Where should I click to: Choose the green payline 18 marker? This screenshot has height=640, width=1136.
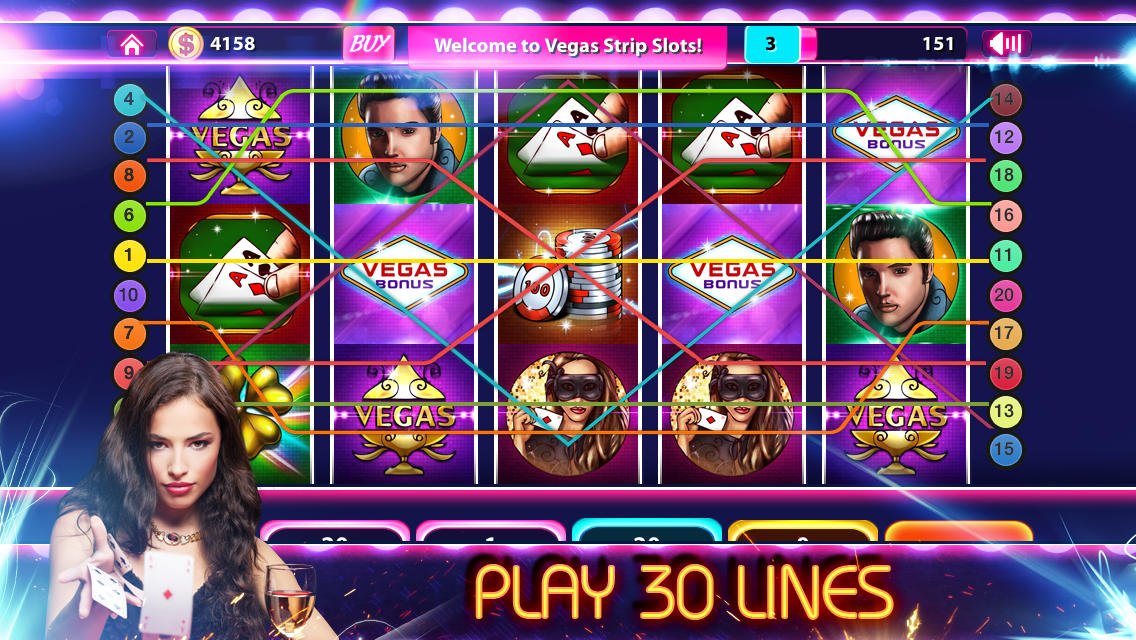[x=1006, y=177]
